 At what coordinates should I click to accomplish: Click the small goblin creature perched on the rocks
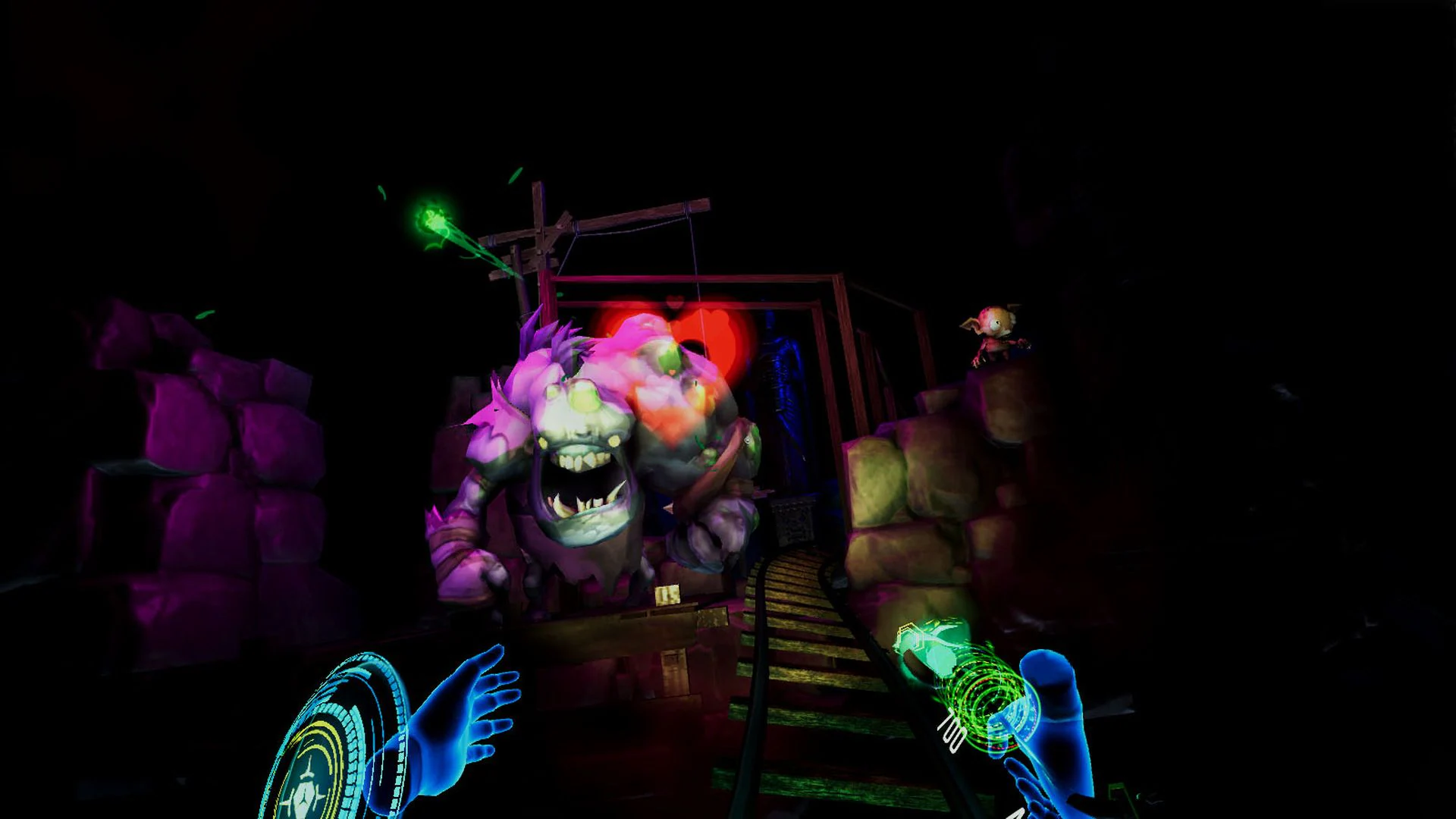point(993,334)
